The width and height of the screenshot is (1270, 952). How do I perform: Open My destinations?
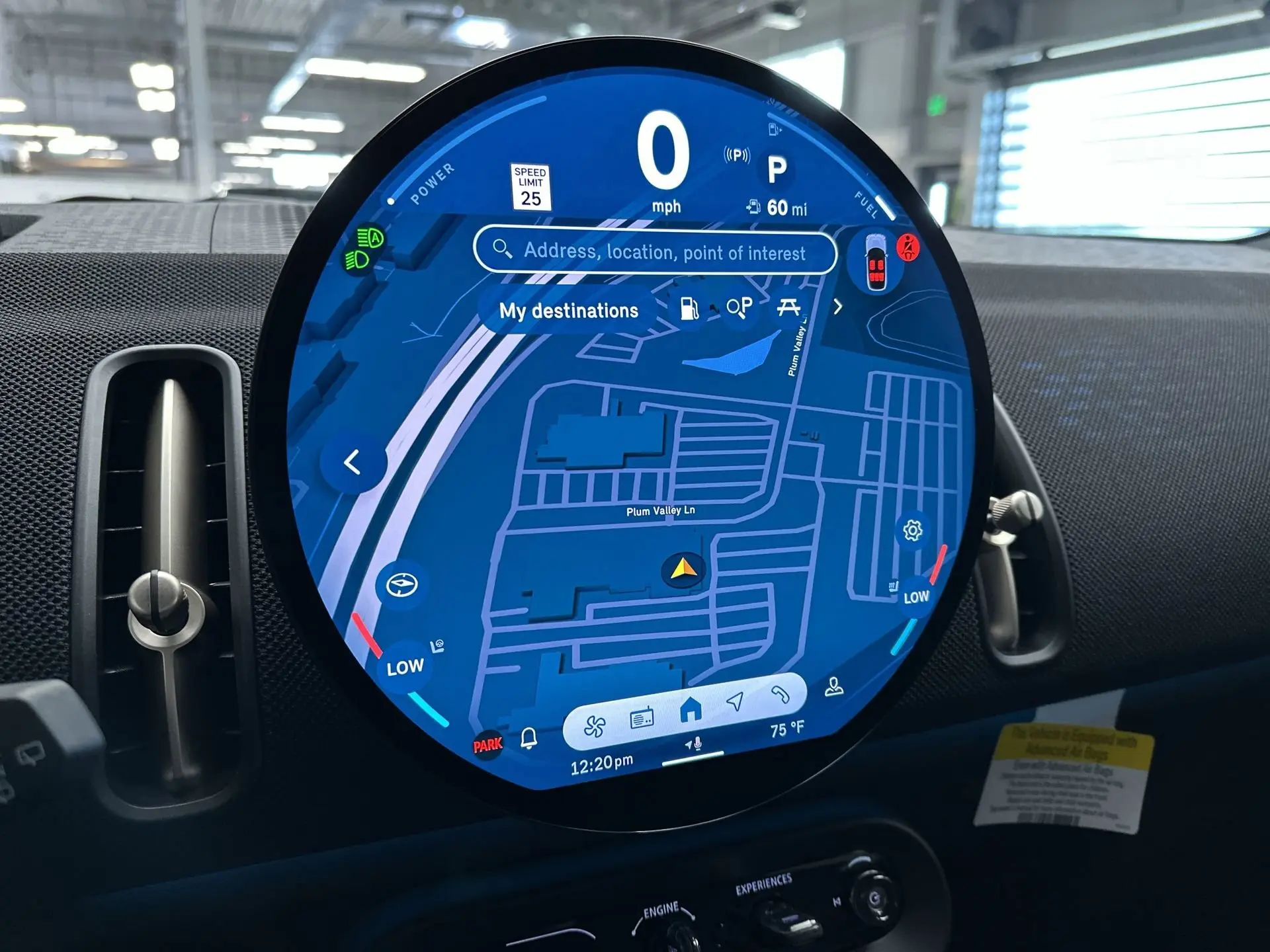pyautogui.click(x=568, y=311)
